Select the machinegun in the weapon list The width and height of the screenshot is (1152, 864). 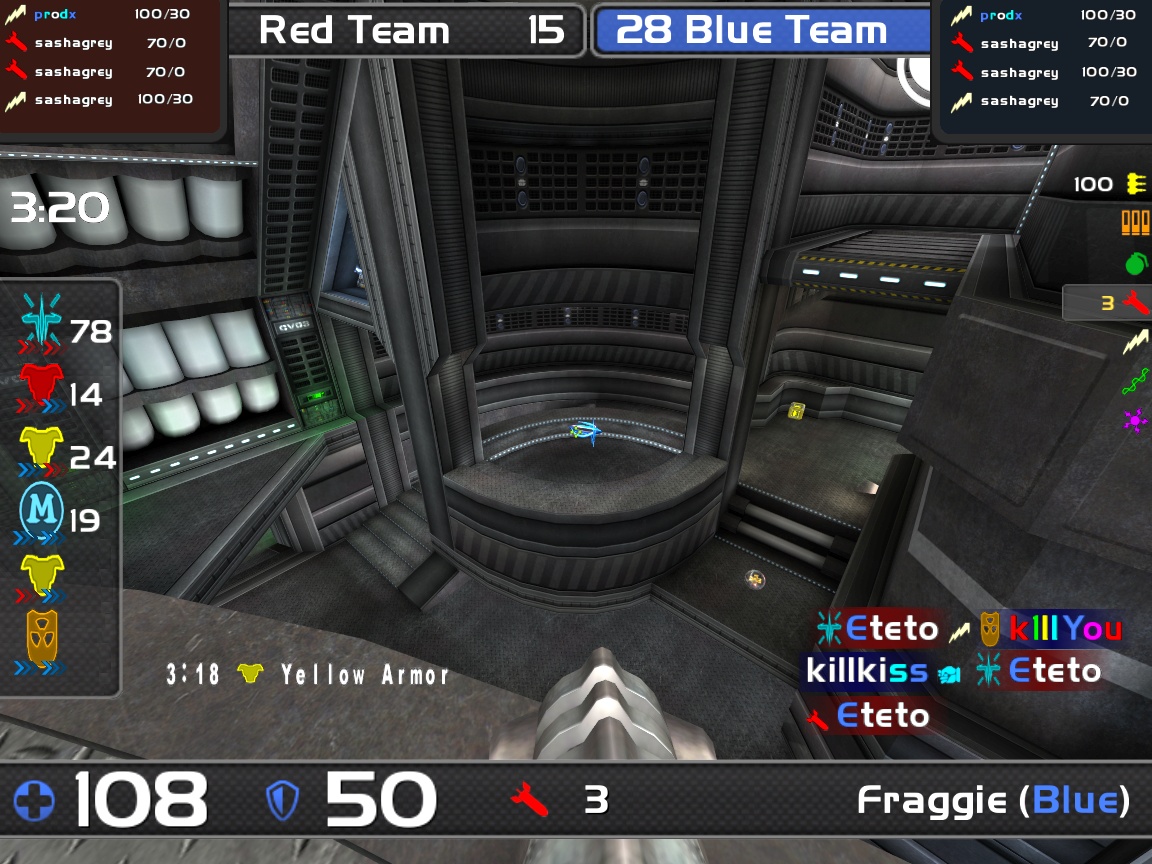tap(1135, 184)
